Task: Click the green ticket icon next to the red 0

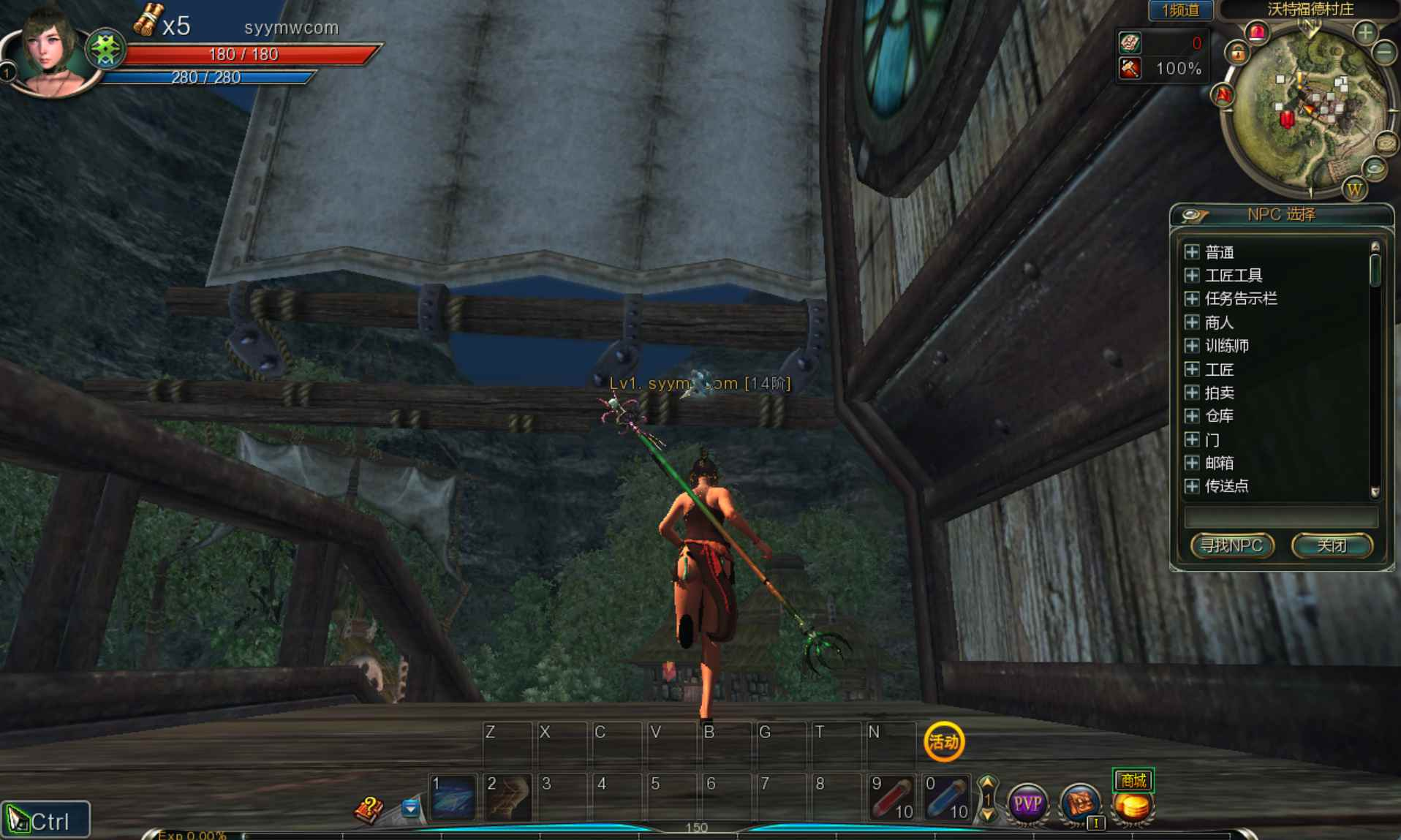Action: click(x=1130, y=42)
